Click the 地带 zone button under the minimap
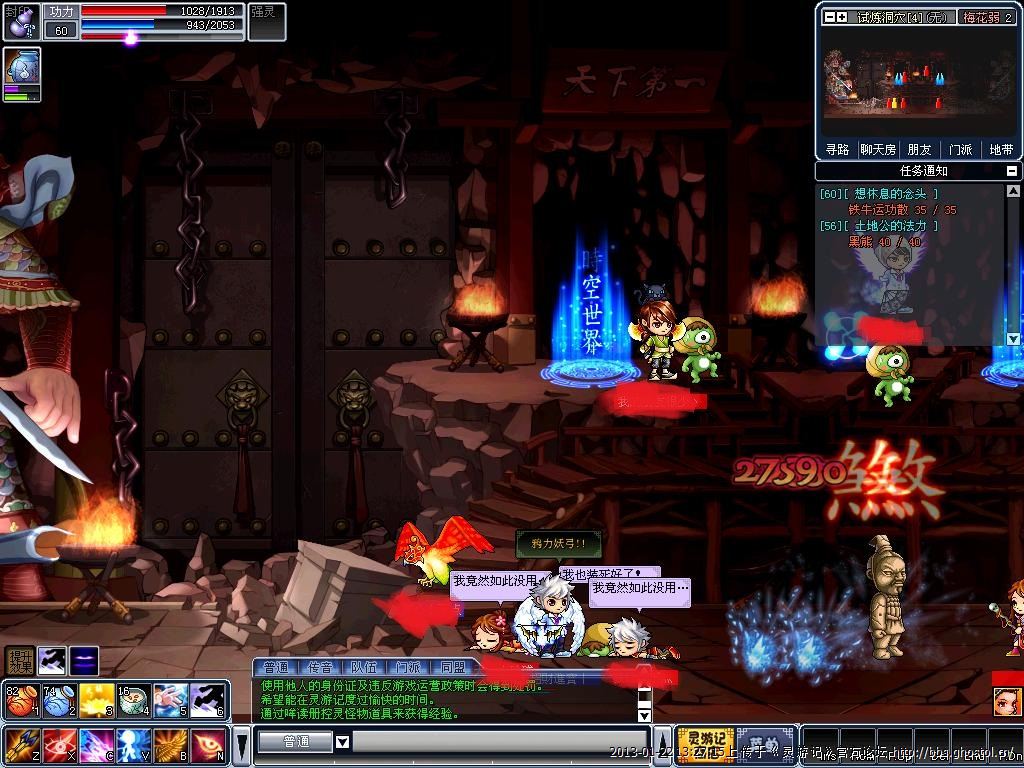This screenshot has width=1024, height=768. coord(1001,149)
